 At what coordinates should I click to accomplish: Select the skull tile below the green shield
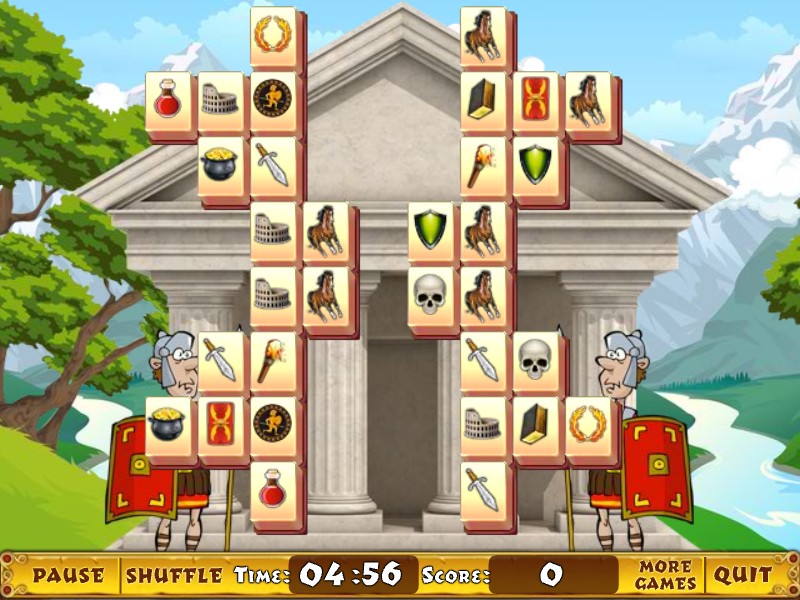[430, 296]
